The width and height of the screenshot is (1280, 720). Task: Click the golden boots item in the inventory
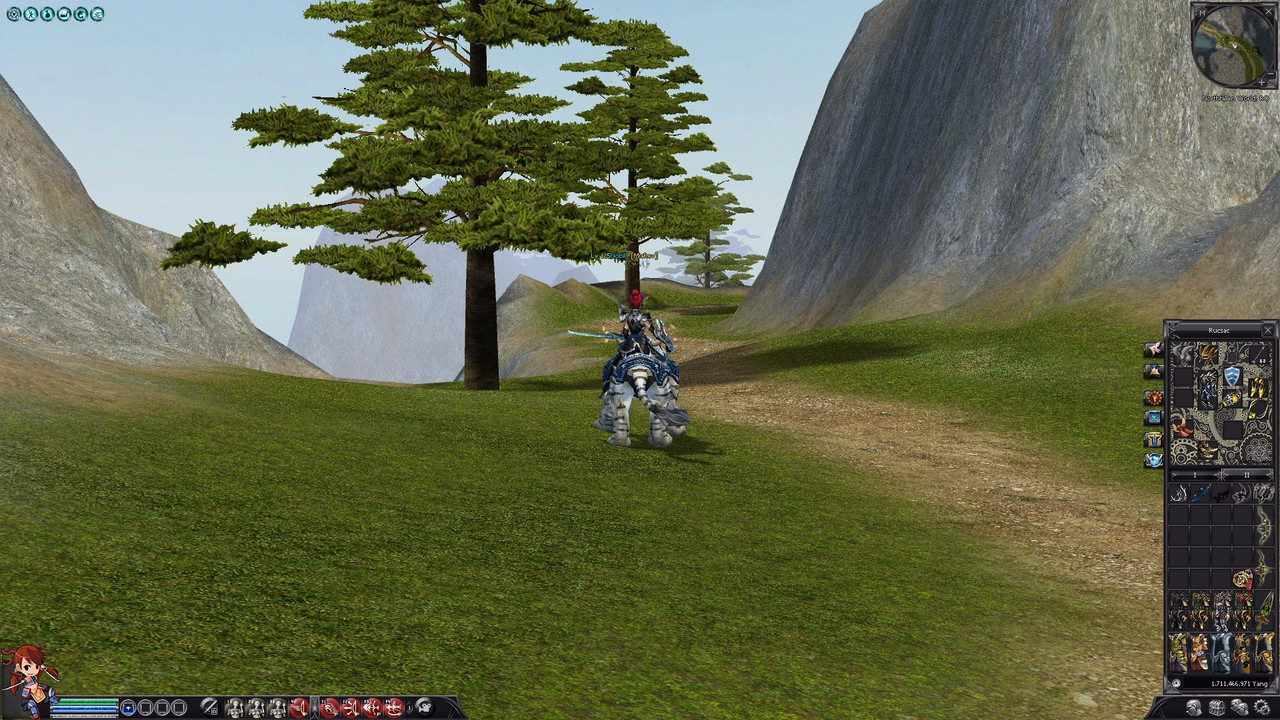tap(1257, 387)
